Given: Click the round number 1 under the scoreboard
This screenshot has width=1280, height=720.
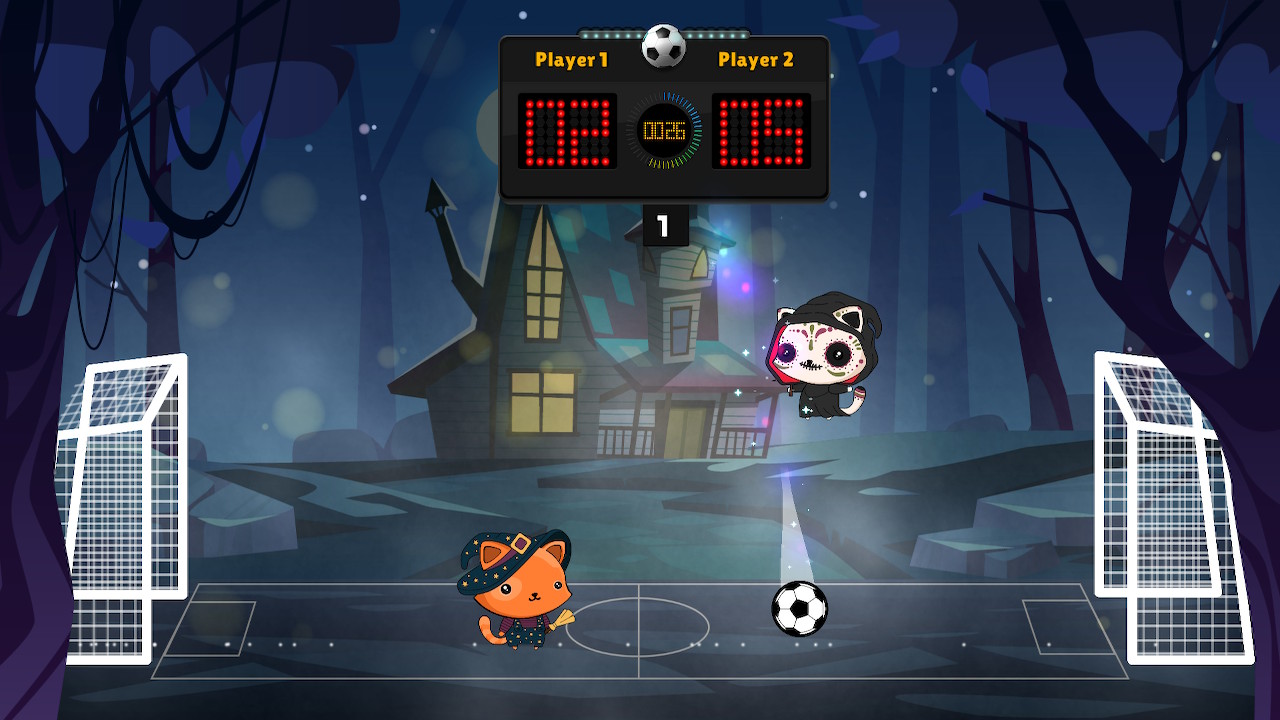Looking at the screenshot, I should 664,226.
